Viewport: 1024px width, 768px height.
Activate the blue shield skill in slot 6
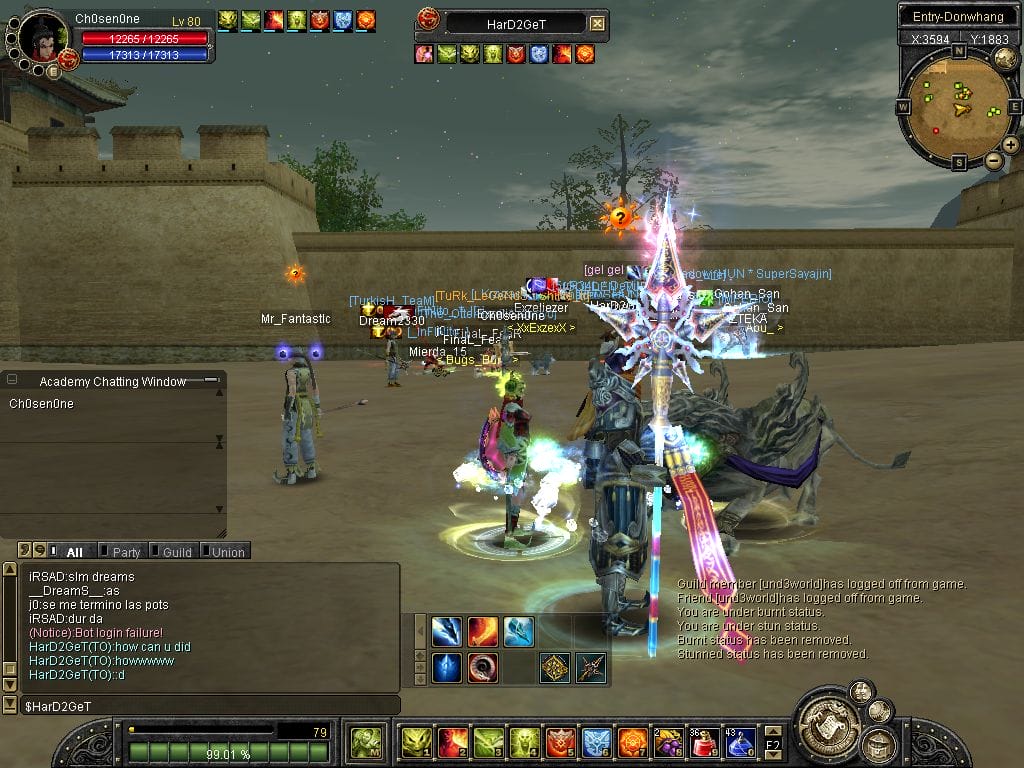[596, 743]
